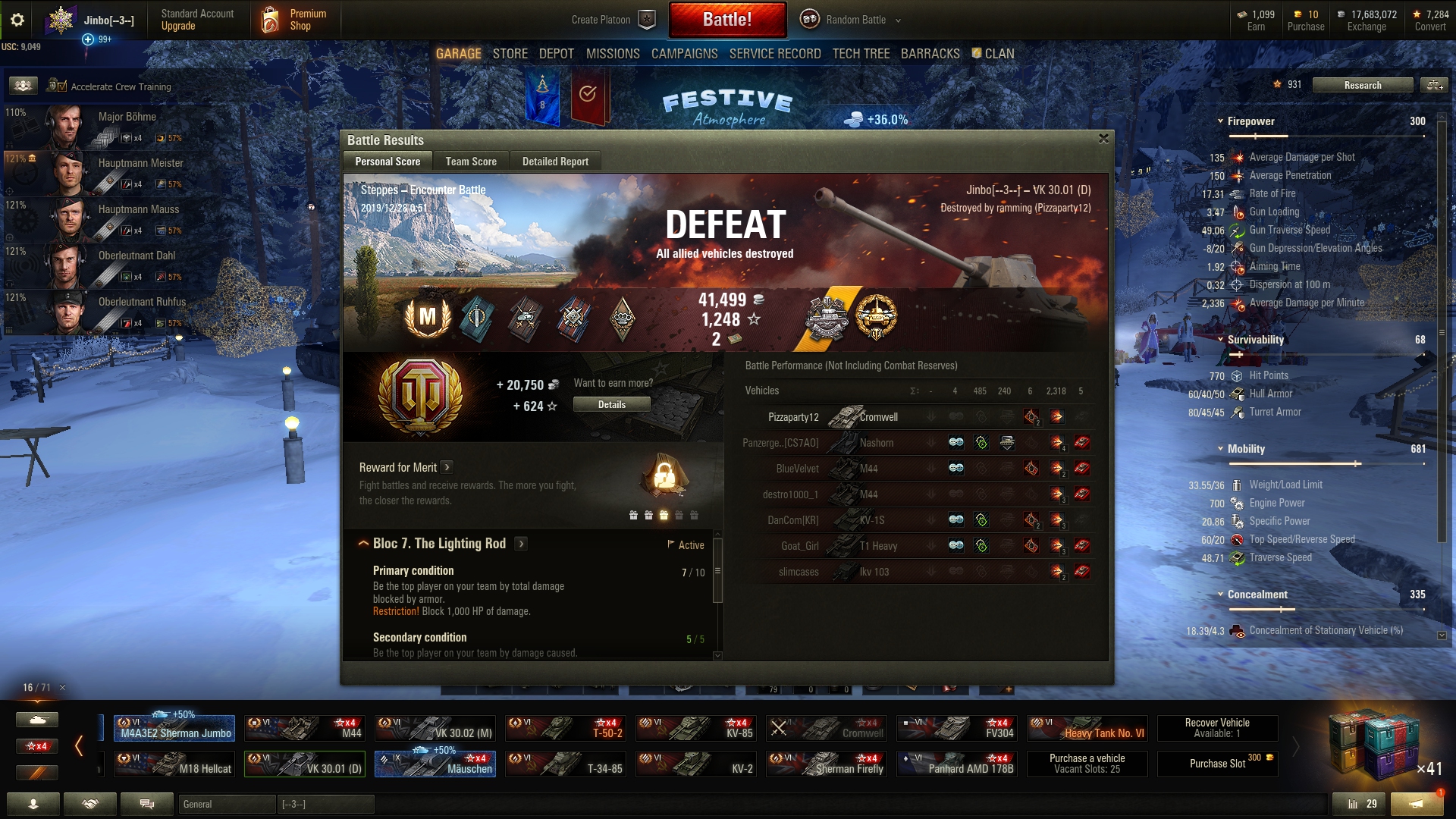Start a match with the red Battle! button
1456x819 pixels.
(x=727, y=20)
